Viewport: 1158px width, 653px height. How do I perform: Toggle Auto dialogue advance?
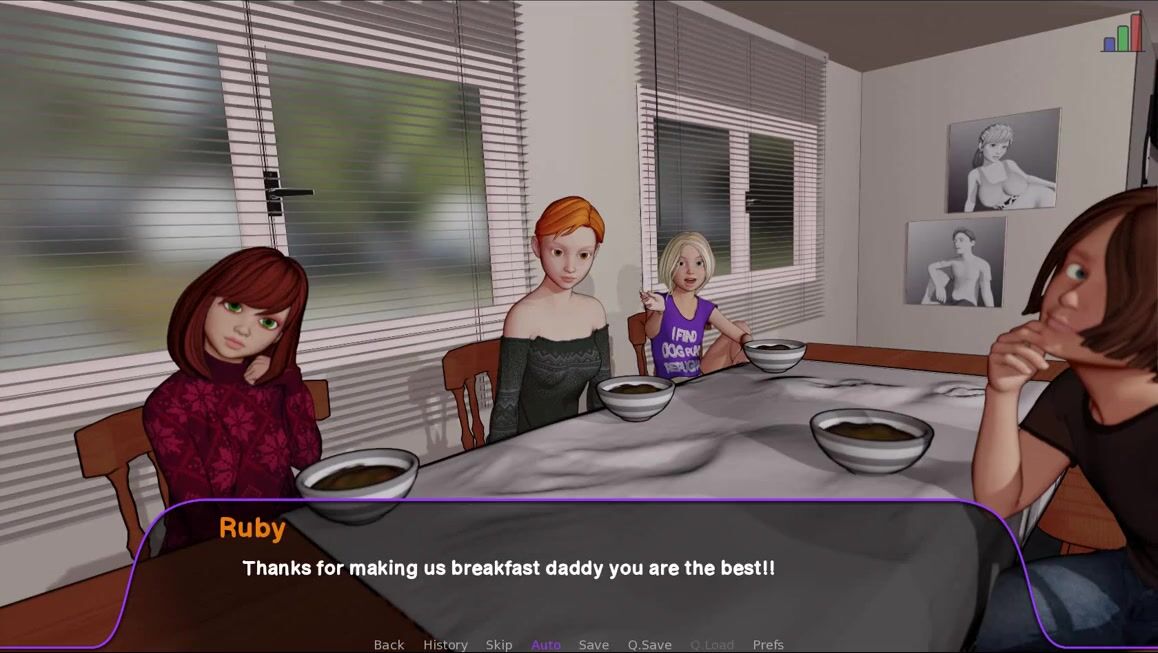point(546,645)
